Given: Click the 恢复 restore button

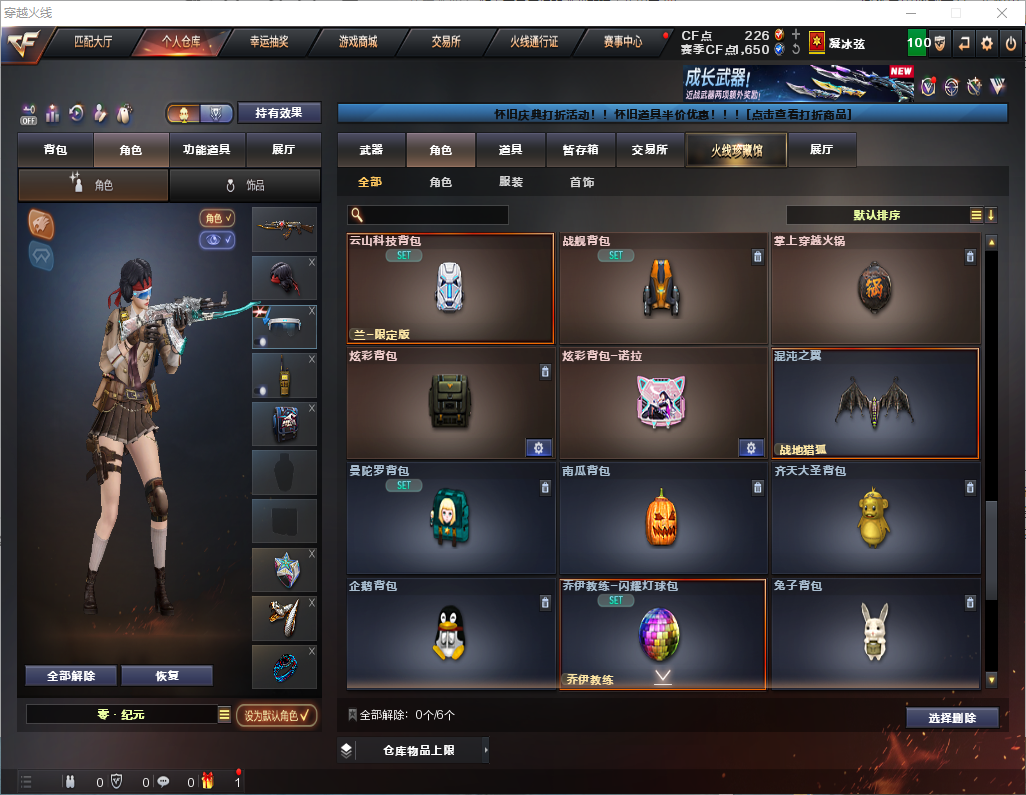Looking at the screenshot, I should coord(167,676).
